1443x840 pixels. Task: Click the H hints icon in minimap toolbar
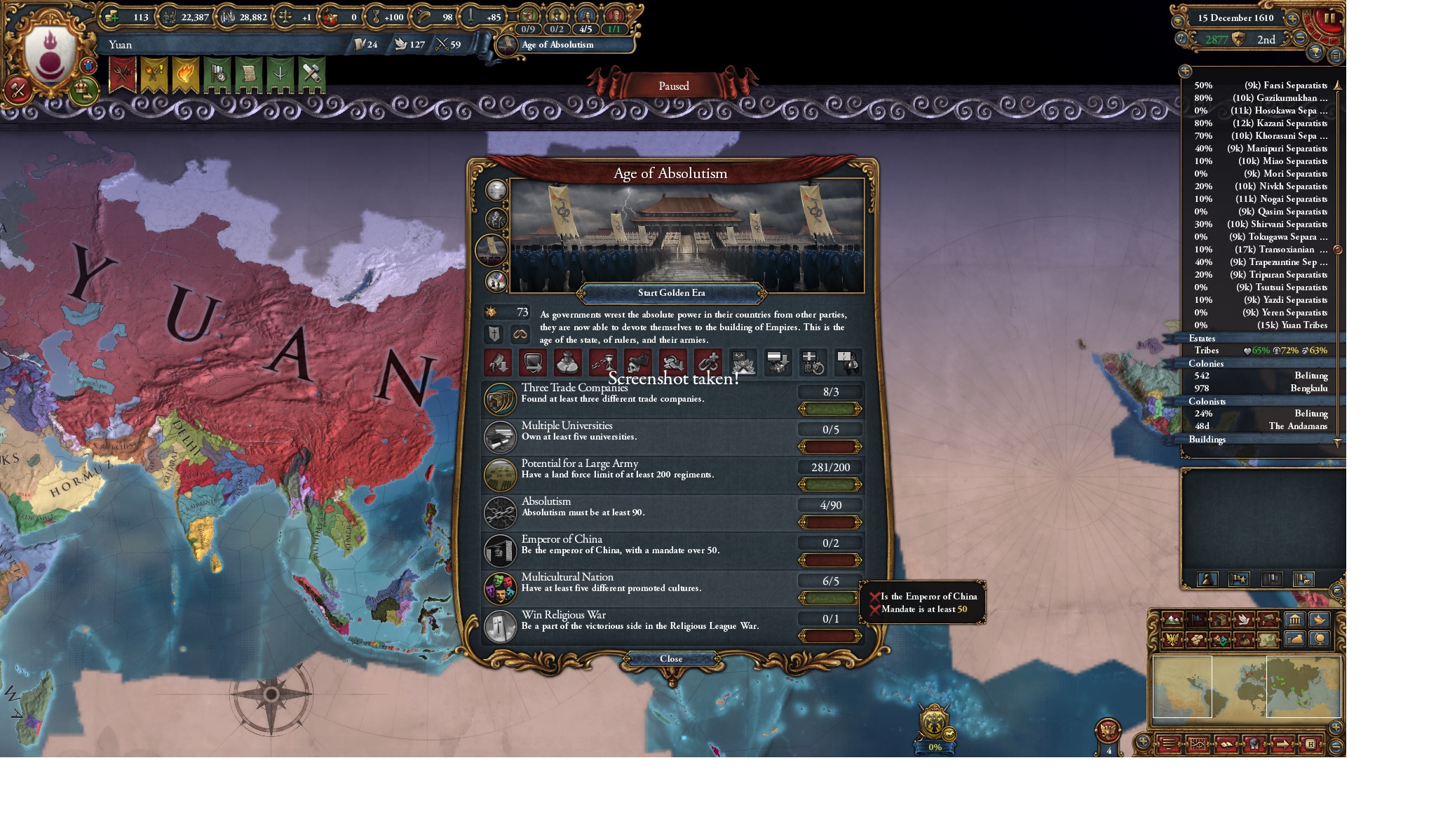(x=1310, y=744)
